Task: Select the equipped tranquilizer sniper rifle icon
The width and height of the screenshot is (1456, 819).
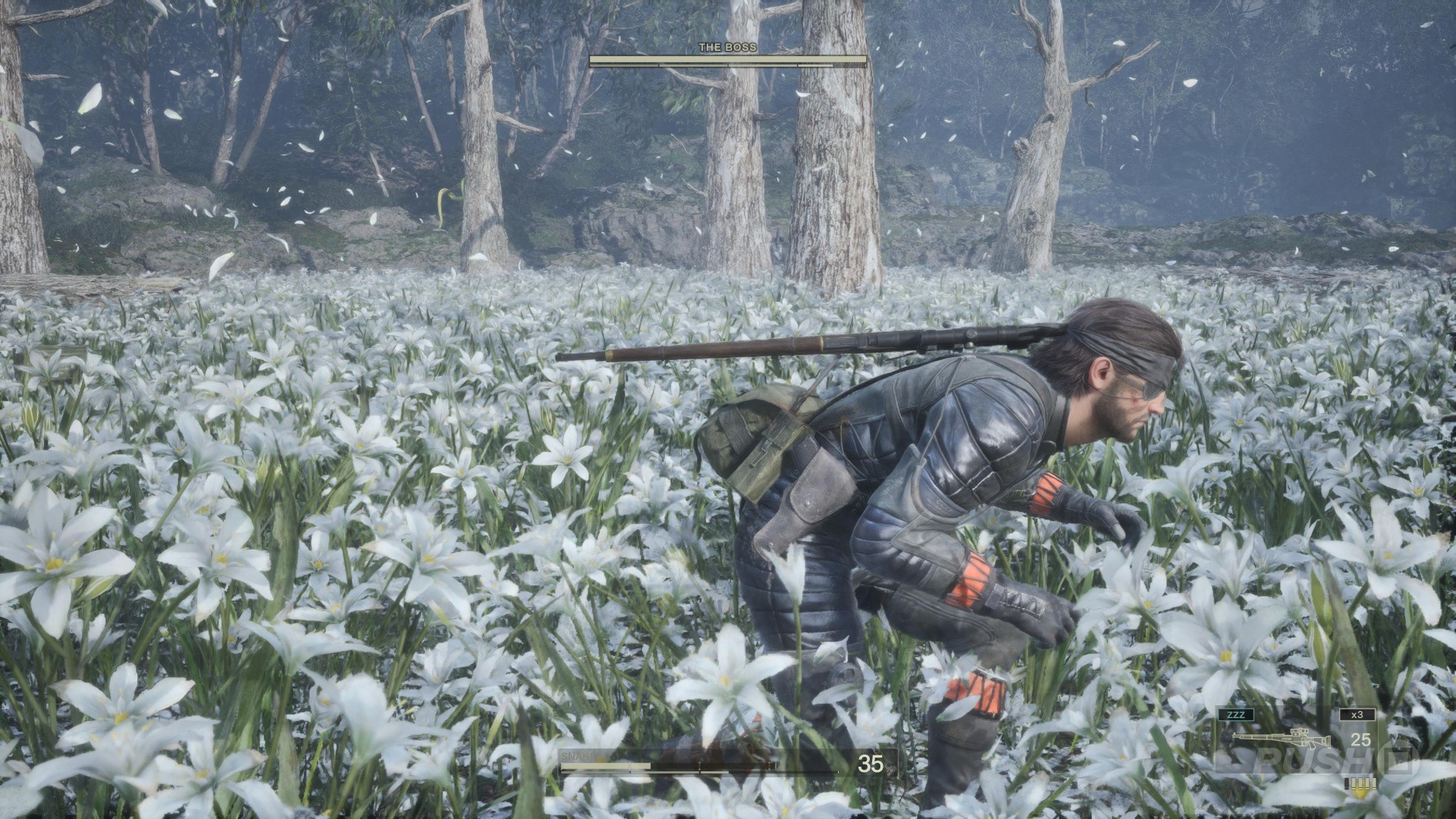Action: pyautogui.click(x=1281, y=738)
